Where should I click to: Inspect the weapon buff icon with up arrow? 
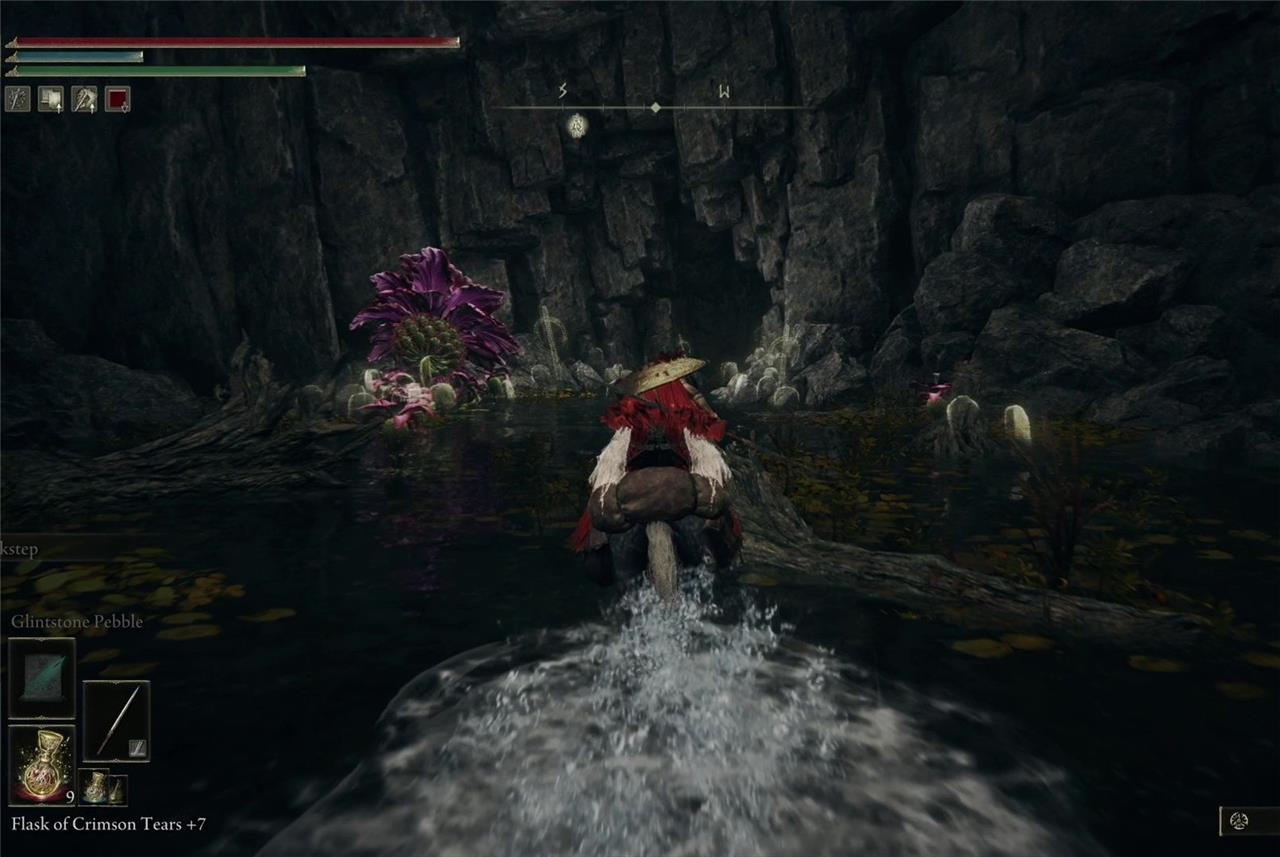coord(84,98)
